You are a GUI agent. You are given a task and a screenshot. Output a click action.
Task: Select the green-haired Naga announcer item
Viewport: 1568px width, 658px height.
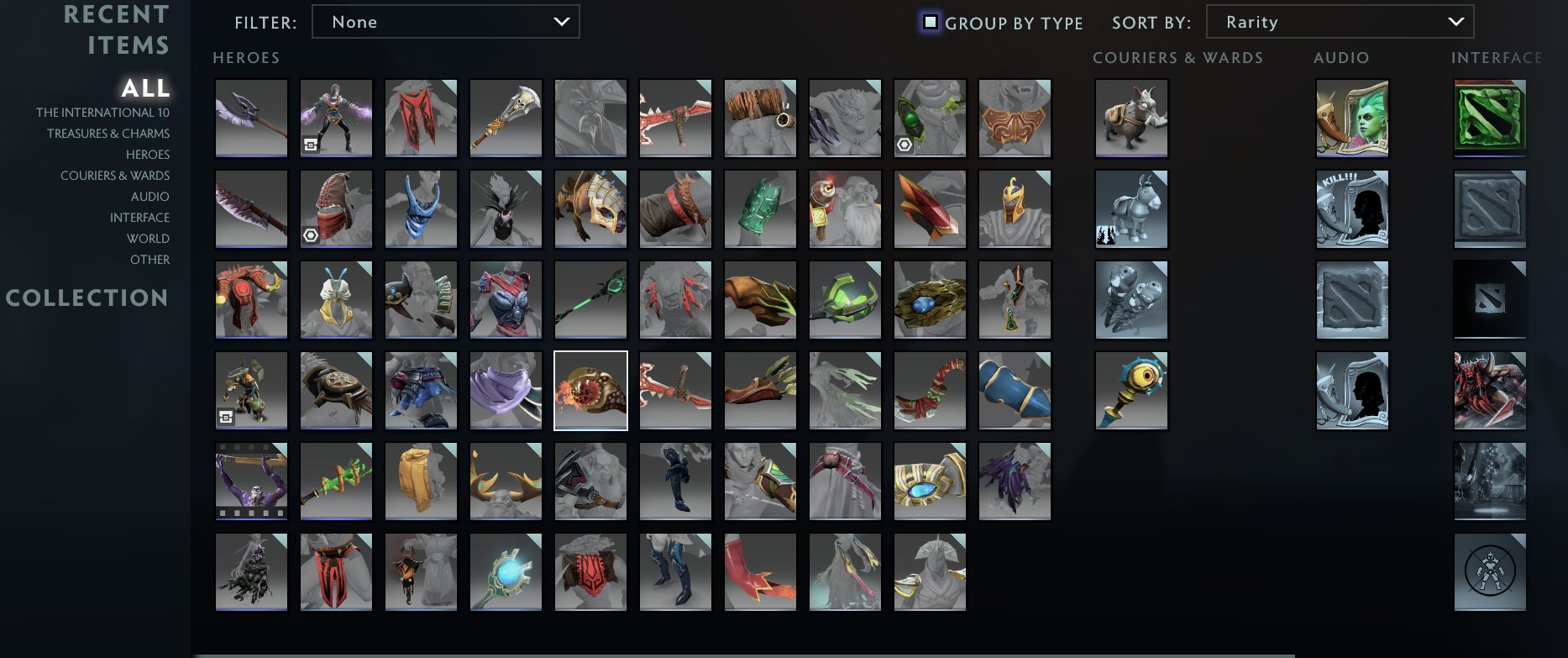[1352, 118]
